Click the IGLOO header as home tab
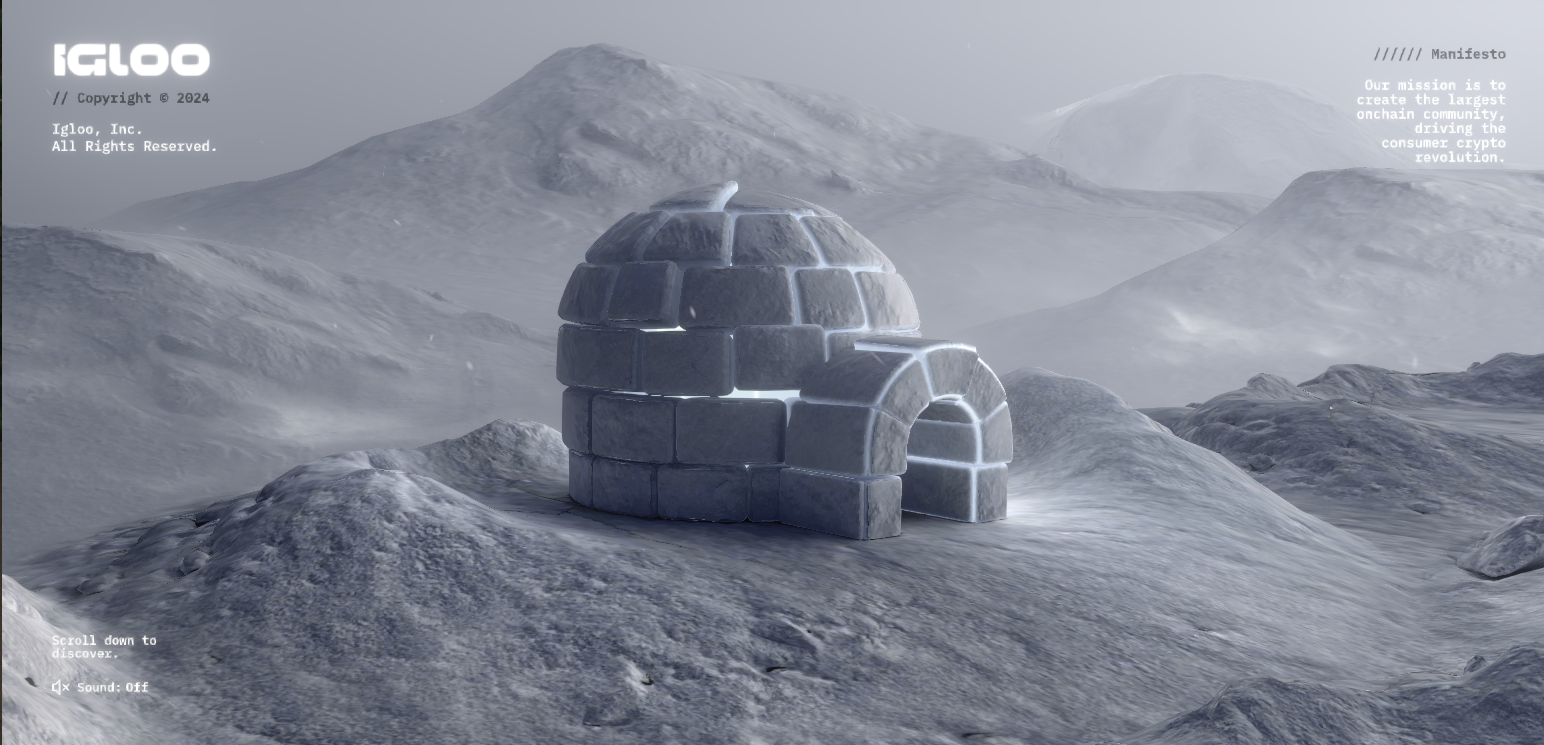The width and height of the screenshot is (1544, 745). pyautogui.click(x=131, y=59)
